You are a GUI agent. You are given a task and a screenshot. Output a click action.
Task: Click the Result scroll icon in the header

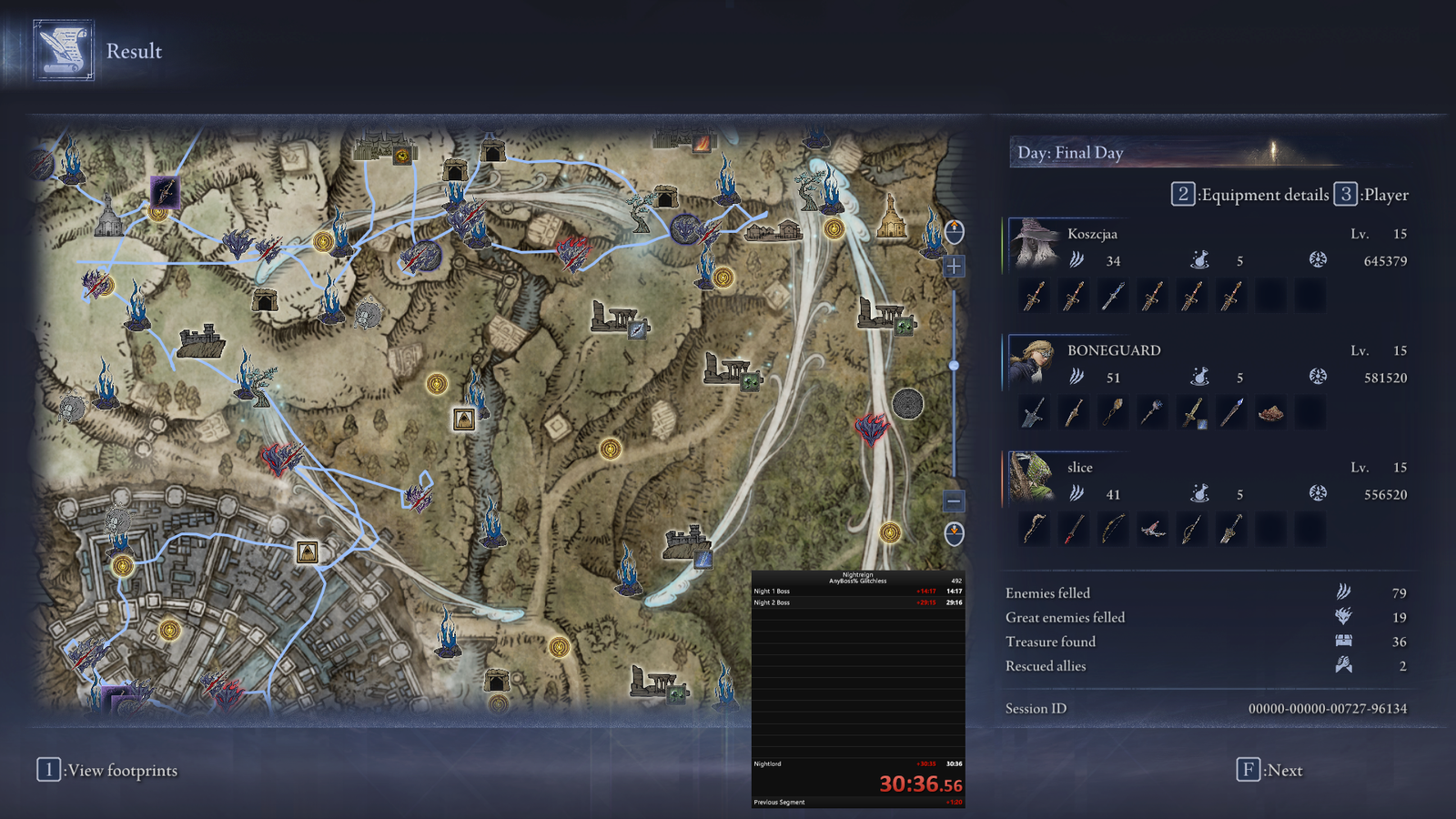pos(64,51)
